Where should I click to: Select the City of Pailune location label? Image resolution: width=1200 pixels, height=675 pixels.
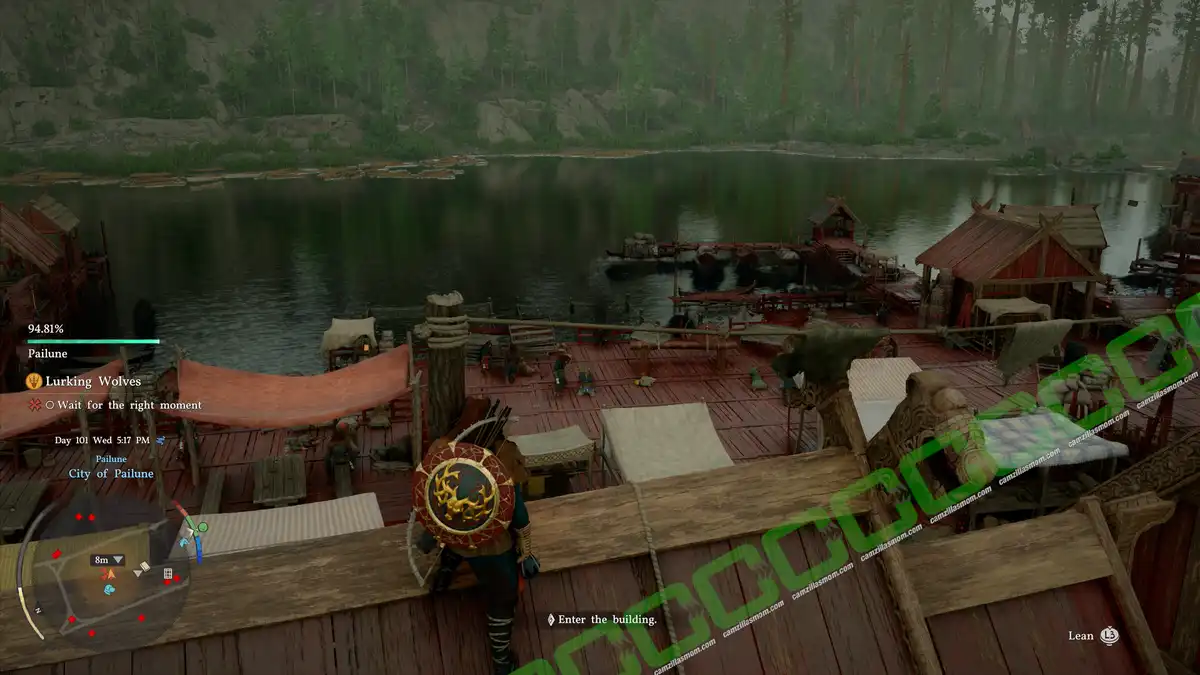[x=111, y=473]
